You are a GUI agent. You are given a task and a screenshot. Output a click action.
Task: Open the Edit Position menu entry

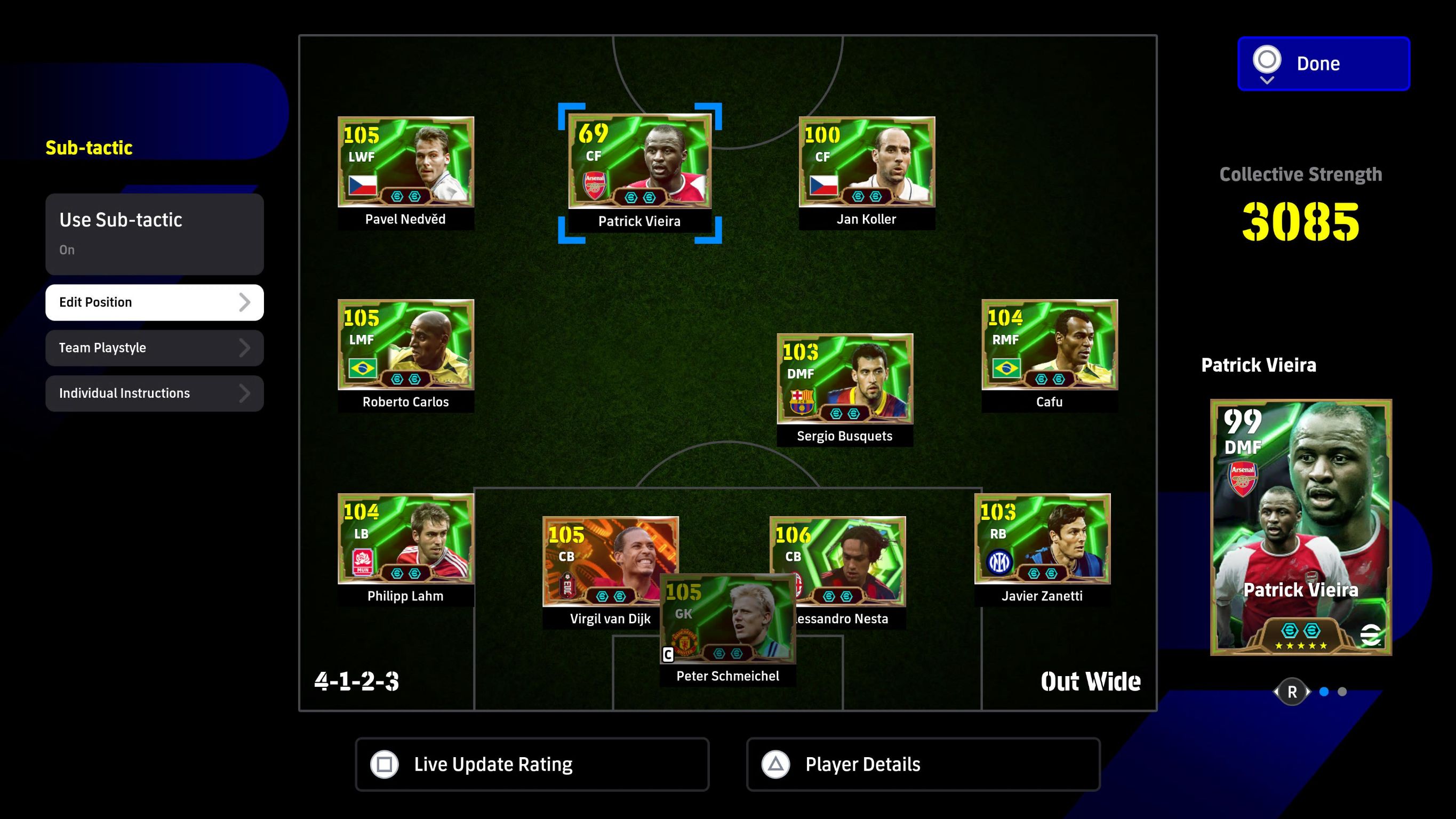pos(154,302)
